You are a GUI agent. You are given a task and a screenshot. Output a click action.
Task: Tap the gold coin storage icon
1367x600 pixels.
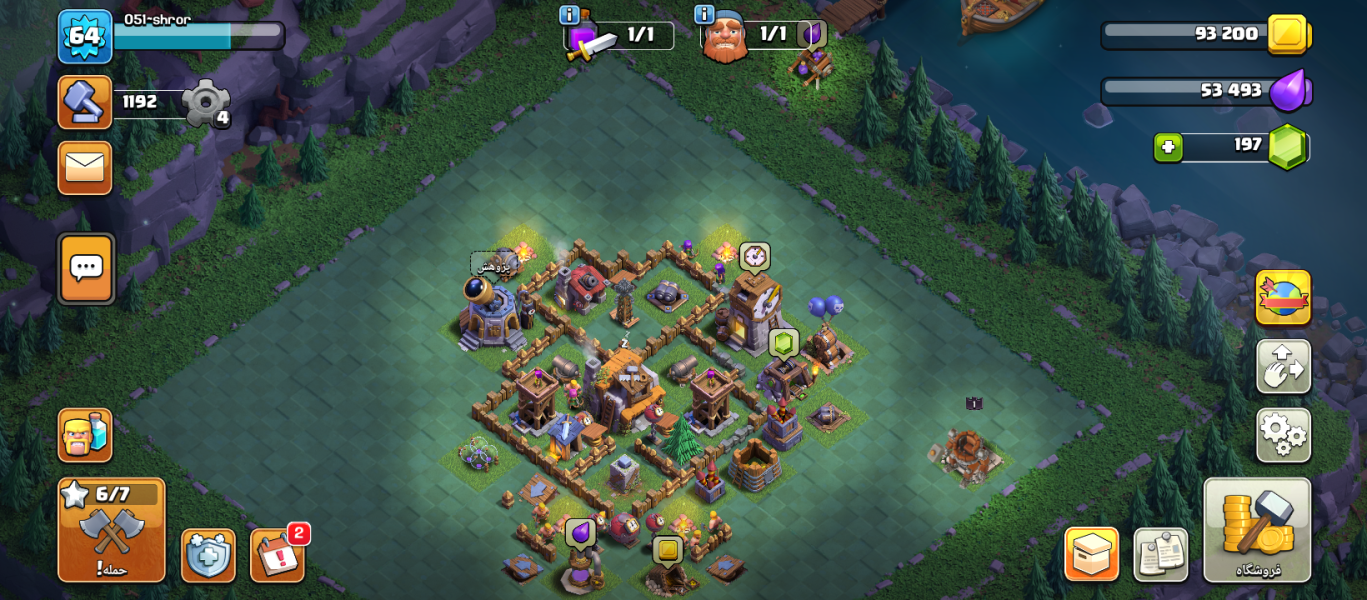pos(1288,35)
